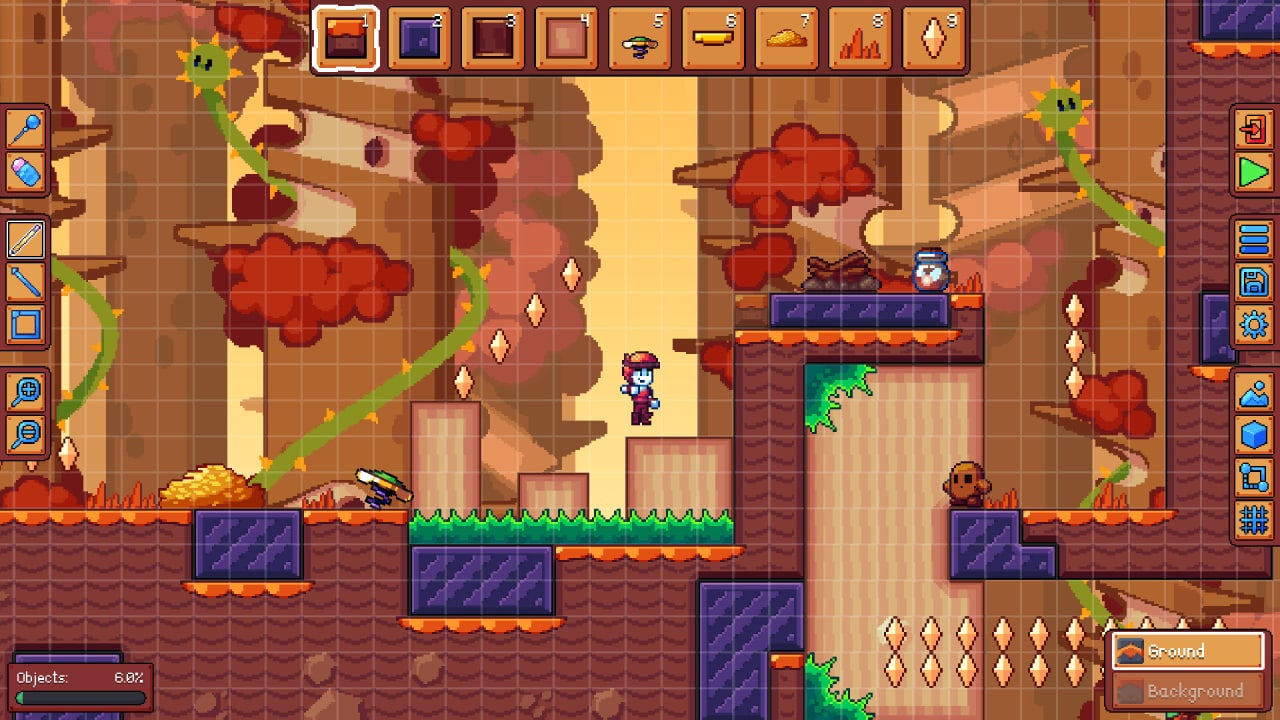Switch to the Background layer
Screen dimensions: 1280x720
pyautogui.click(x=1188, y=691)
